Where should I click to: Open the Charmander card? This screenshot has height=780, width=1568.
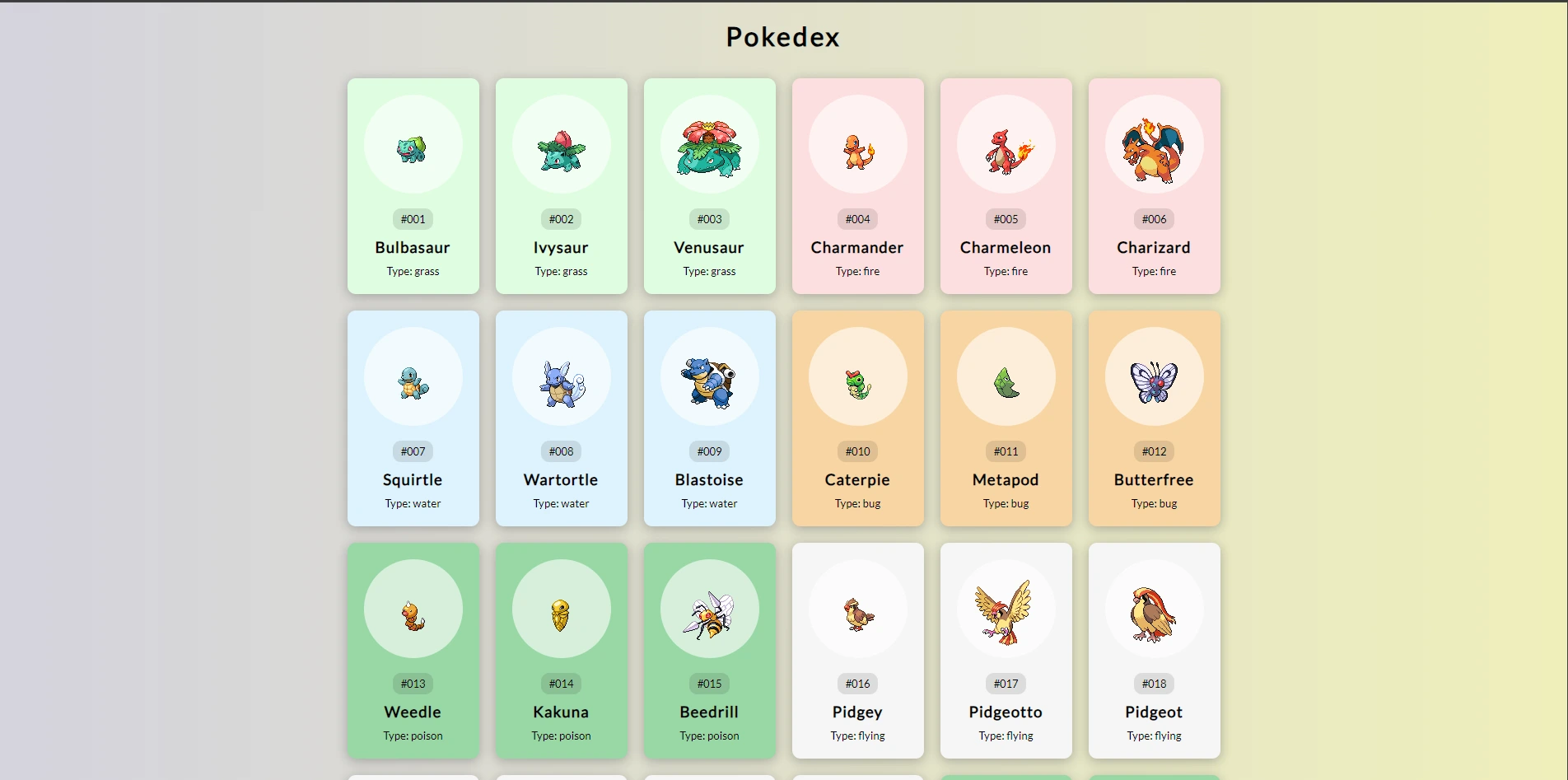click(857, 186)
